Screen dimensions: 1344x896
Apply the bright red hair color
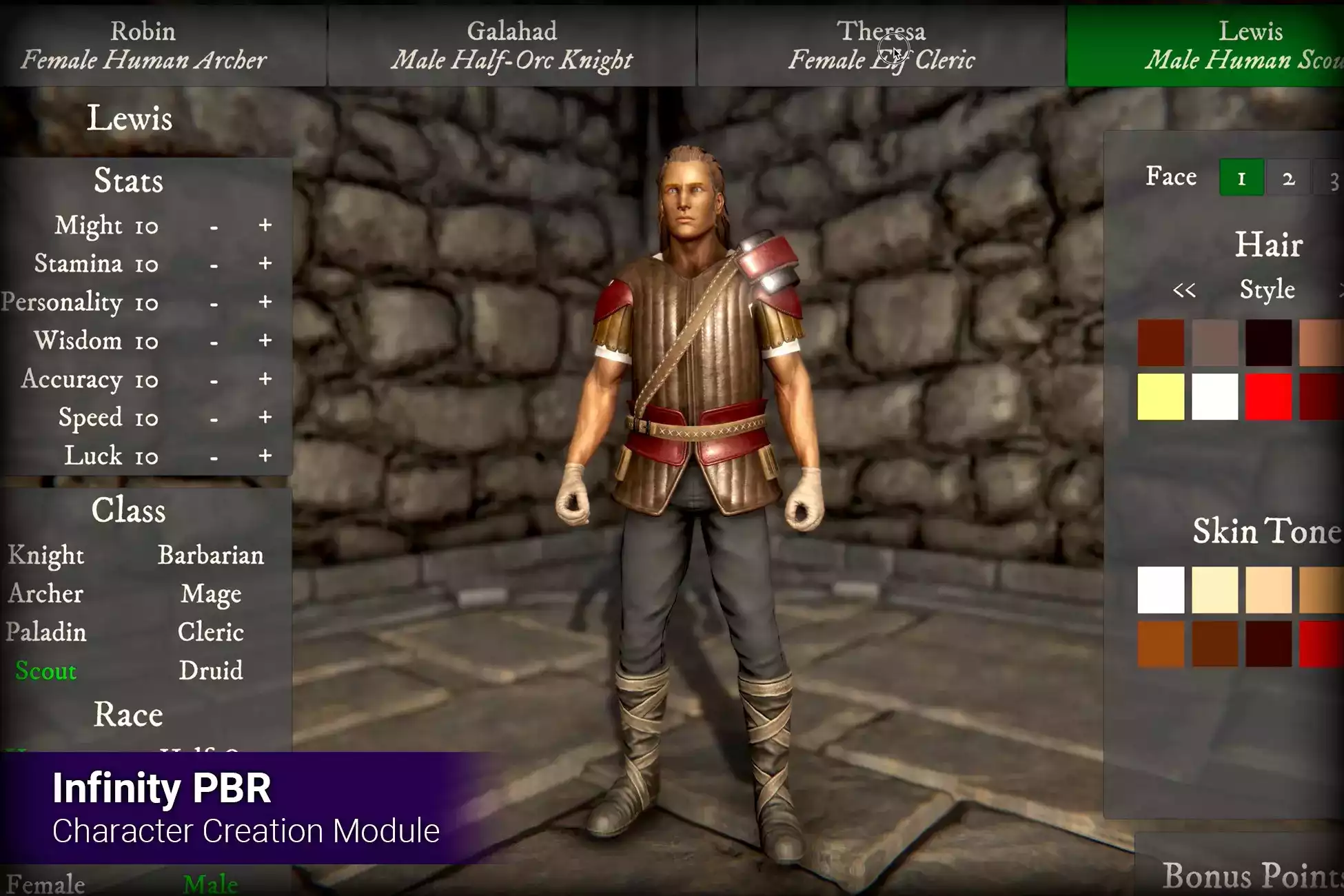1268,397
